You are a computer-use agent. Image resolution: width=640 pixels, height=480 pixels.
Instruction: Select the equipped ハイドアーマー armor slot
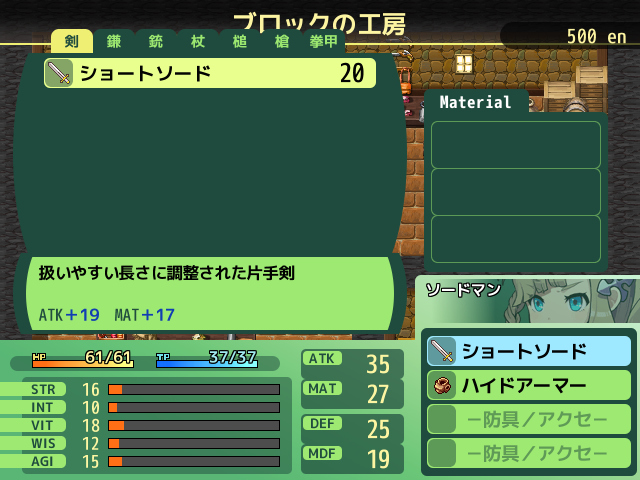click(x=529, y=385)
